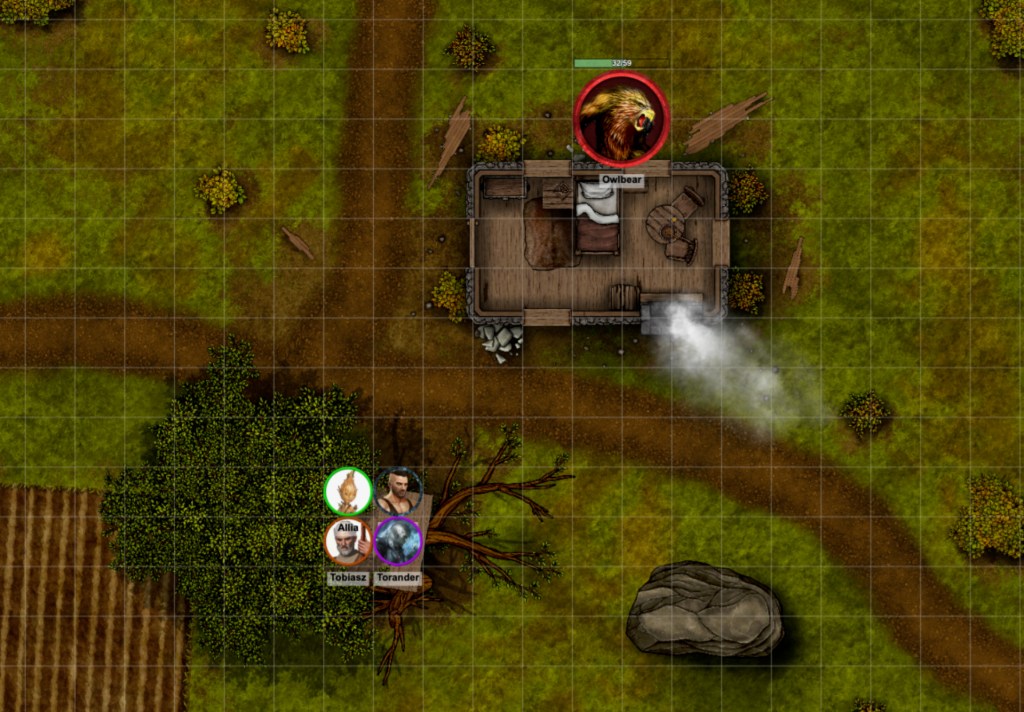Select the Owlbear enemy token
This screenshot has height=712, width=1024.
point(621,120)
